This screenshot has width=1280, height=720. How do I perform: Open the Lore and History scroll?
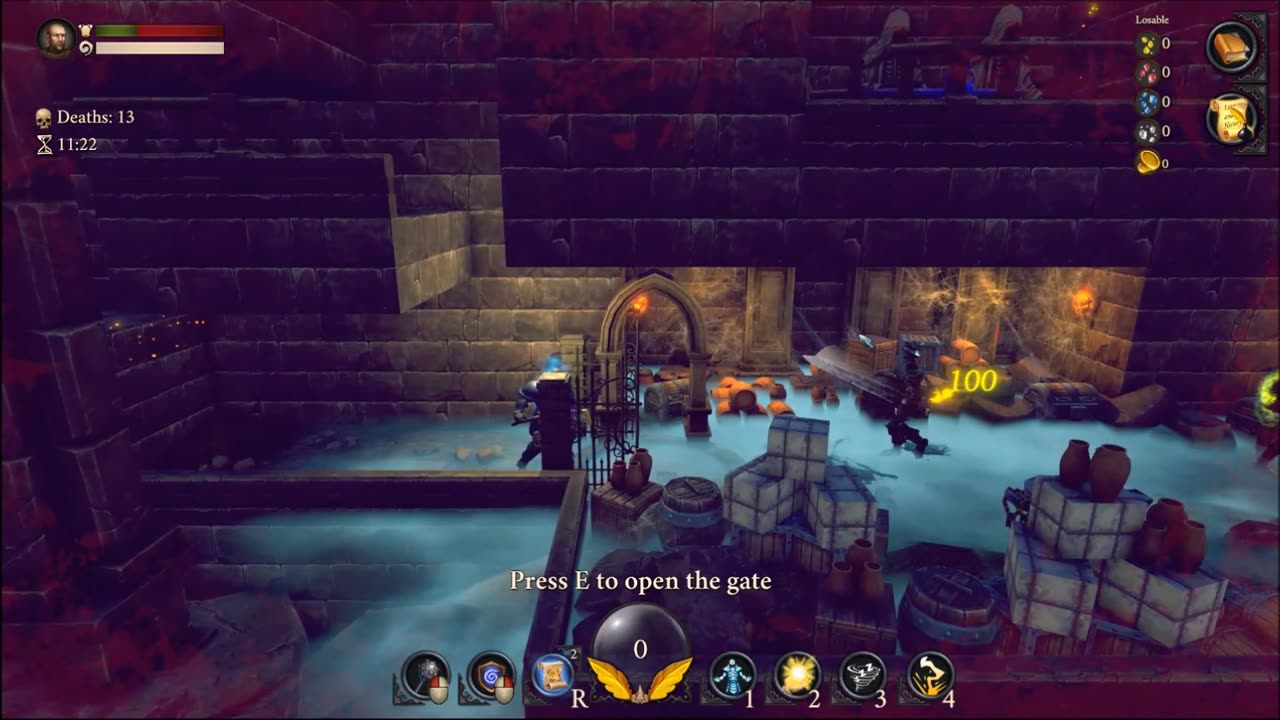click(x=1231, y=118)
